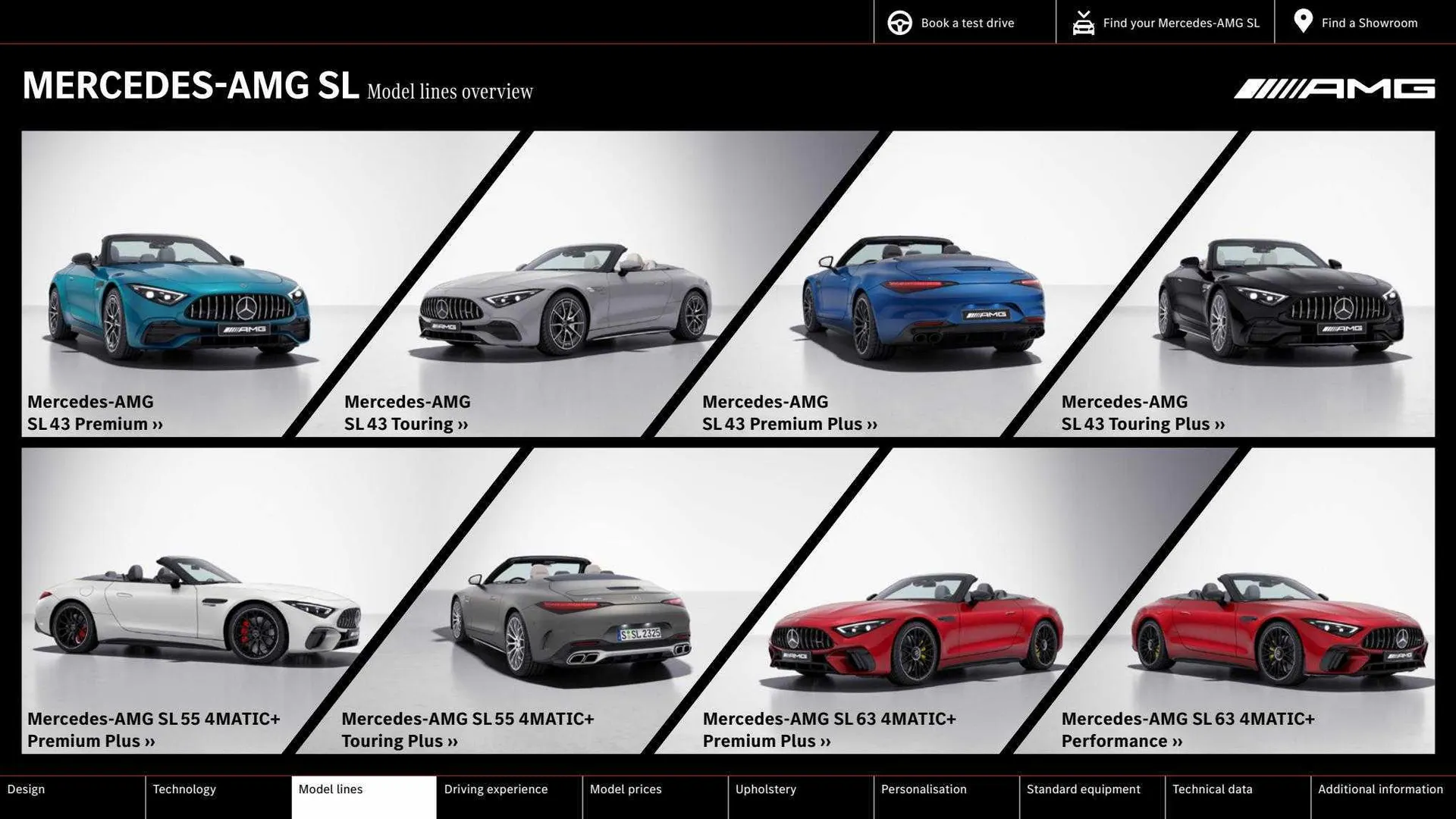Open the Model prices section
The width and height of the screenshot is (1456, 819).
626,789
